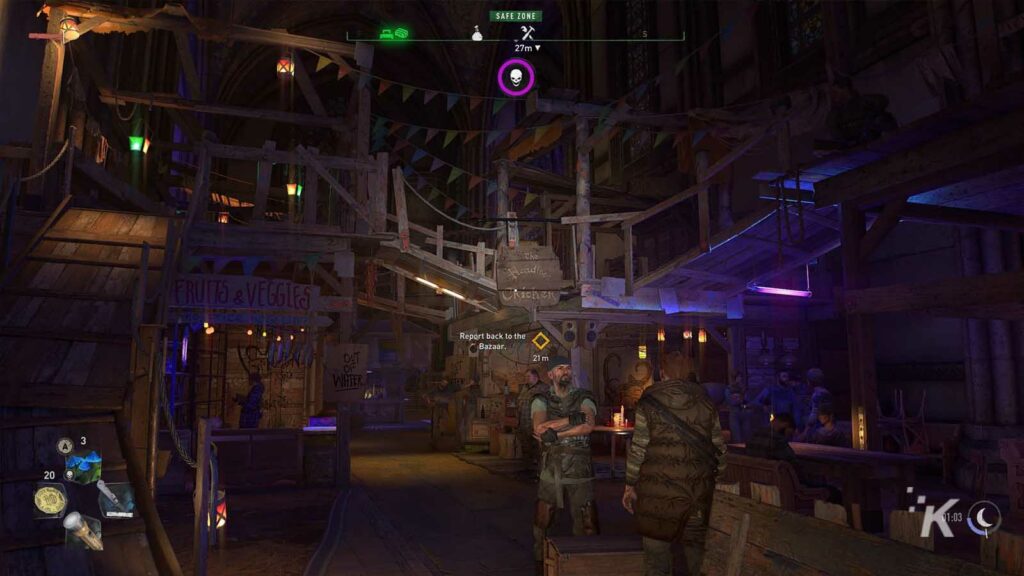
Task: Click the moon night-cycle clock icon
Action: (x=985, y=516)
